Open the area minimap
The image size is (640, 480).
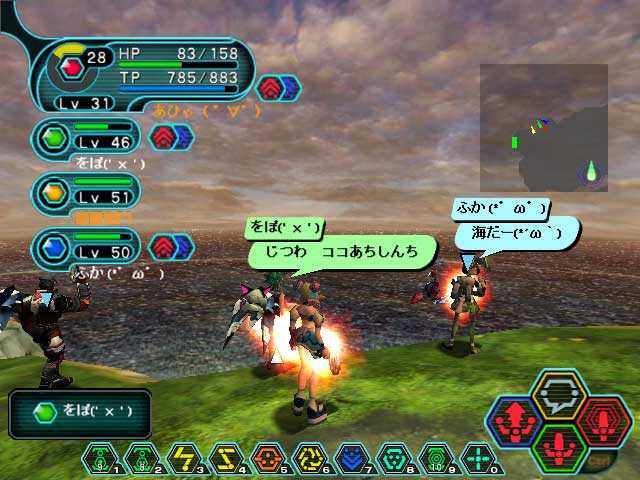(x=544, y=128)
